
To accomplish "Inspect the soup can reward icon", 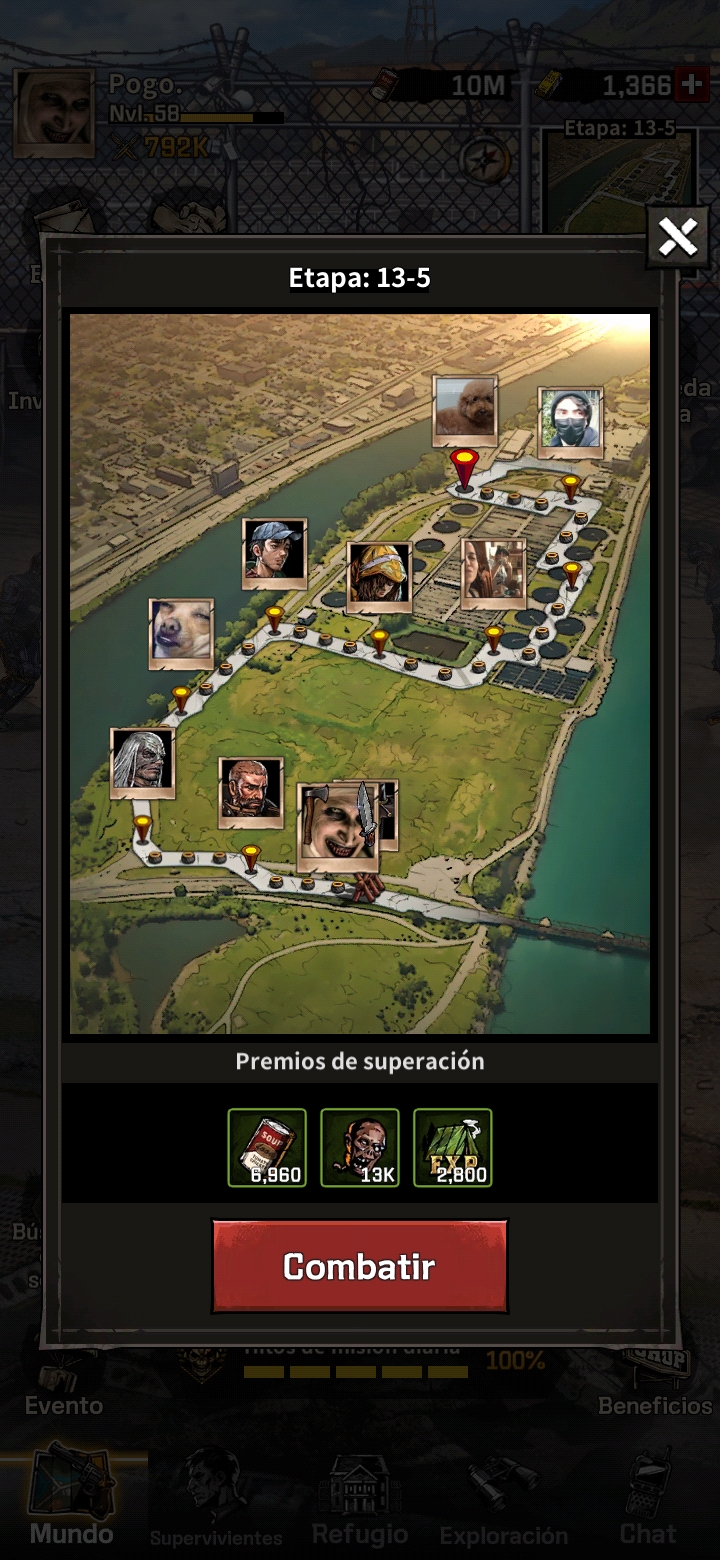I will [x=267, y=1147].
